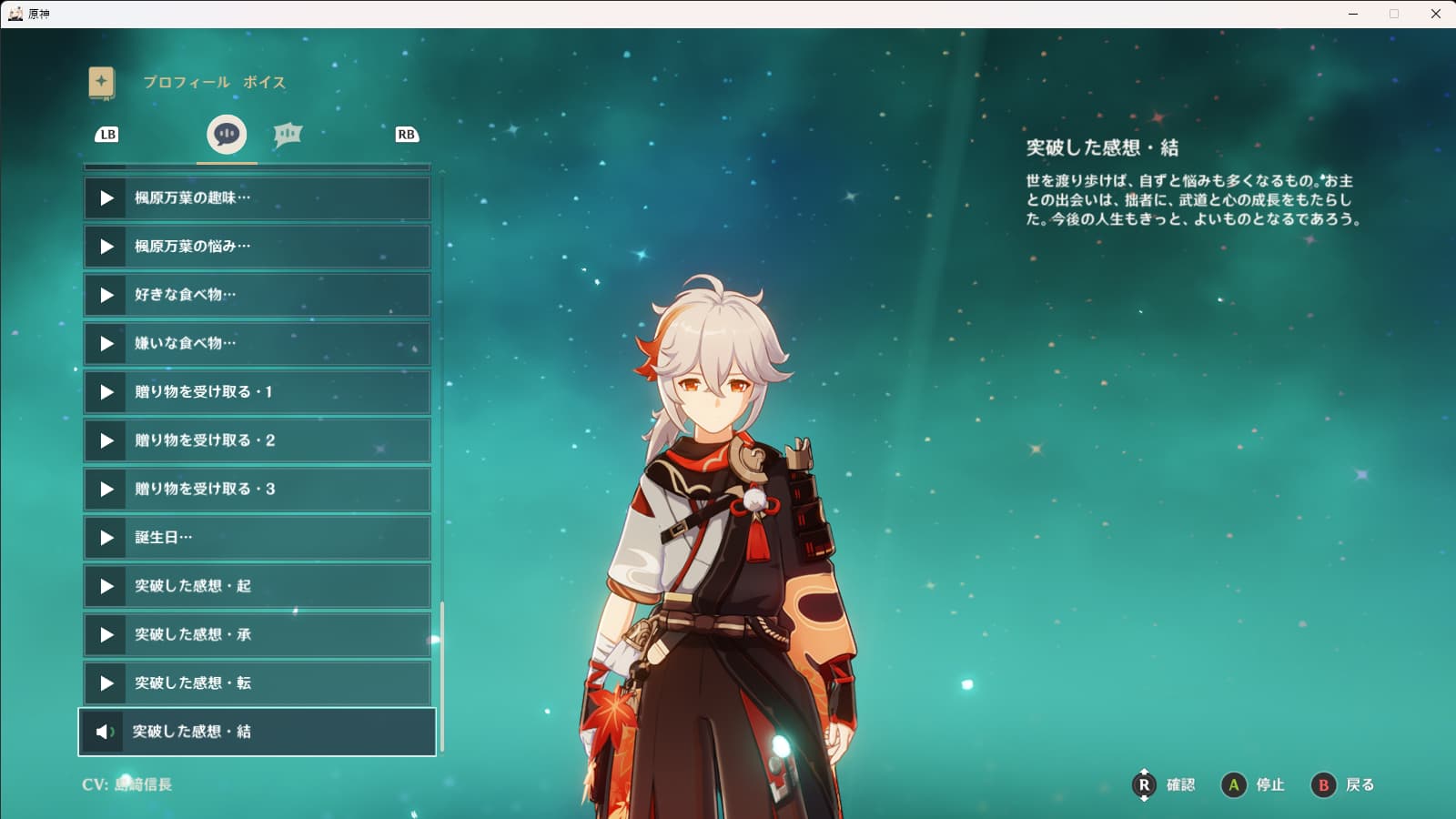Play 突破した感想・承 voice line
This screenshot has height=819, width=1456.
tap(257, 635)
